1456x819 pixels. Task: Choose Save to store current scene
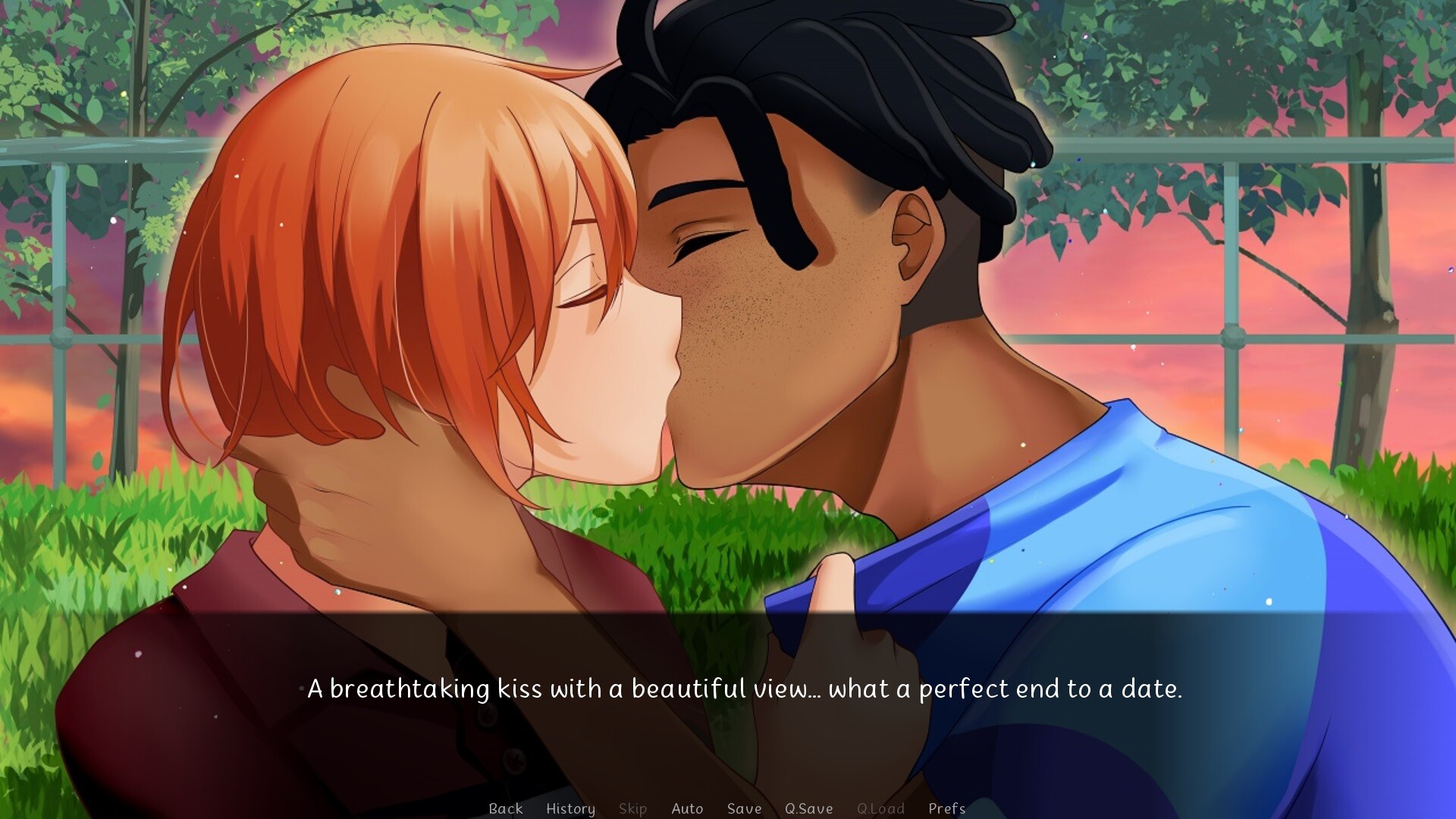(x=743, y=808)
